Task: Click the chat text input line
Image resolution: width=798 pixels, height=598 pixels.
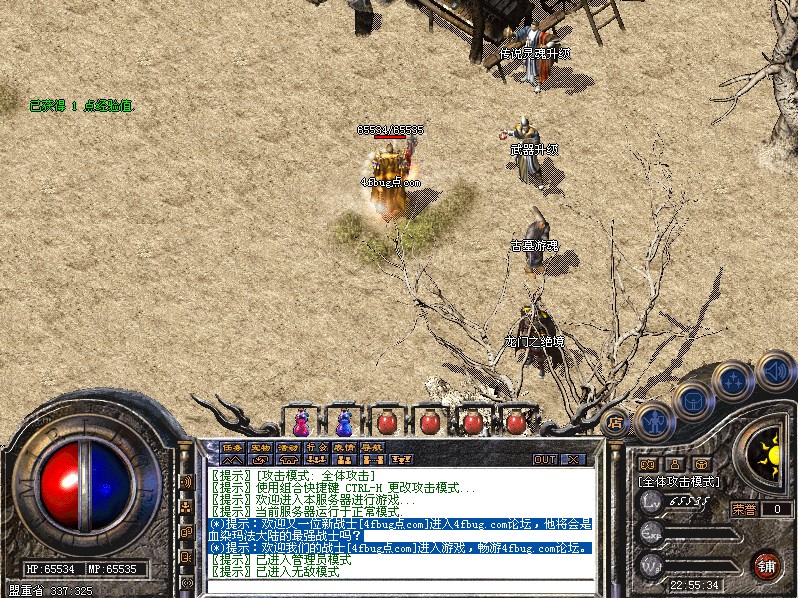Action: [400, 584]
